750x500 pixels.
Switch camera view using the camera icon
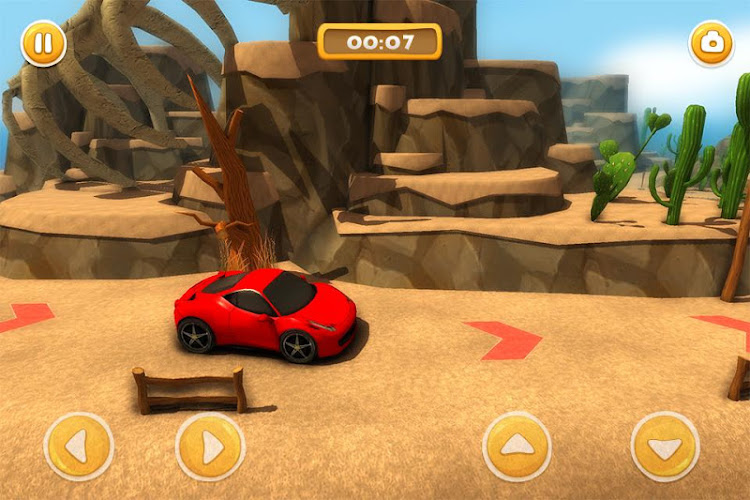coord(711,44)
